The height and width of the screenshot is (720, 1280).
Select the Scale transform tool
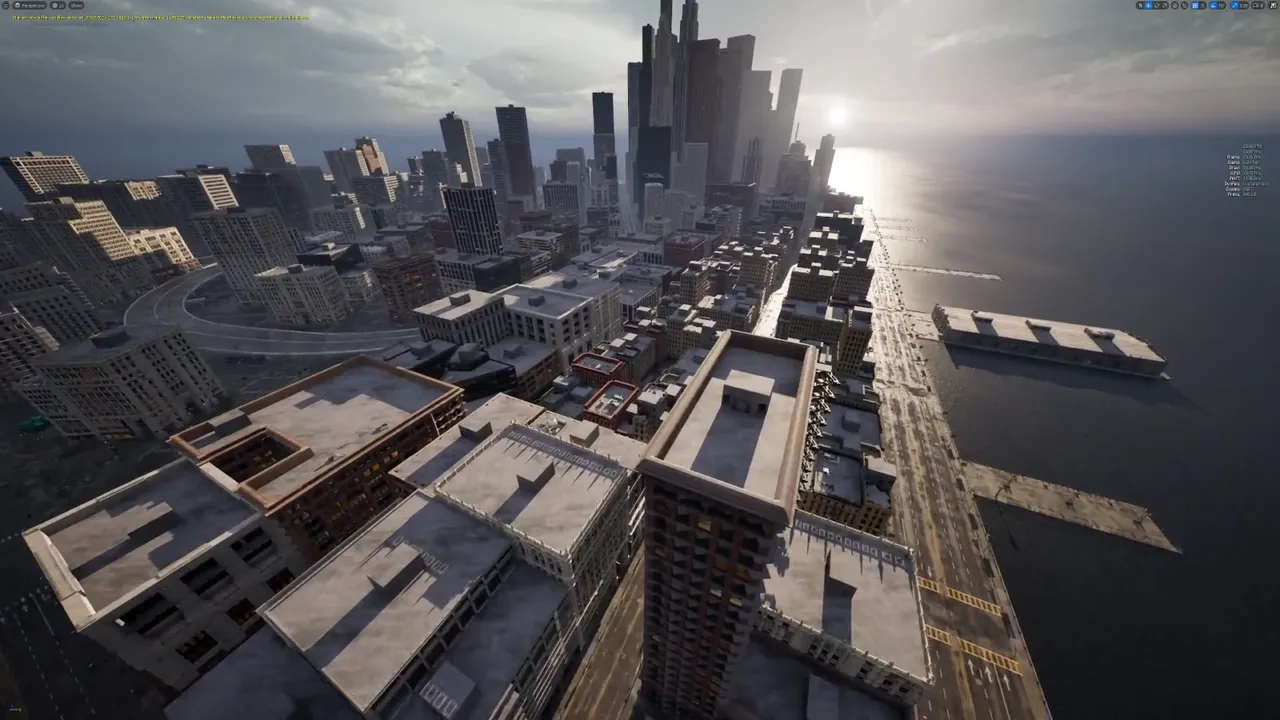[x=1164, y=5]
